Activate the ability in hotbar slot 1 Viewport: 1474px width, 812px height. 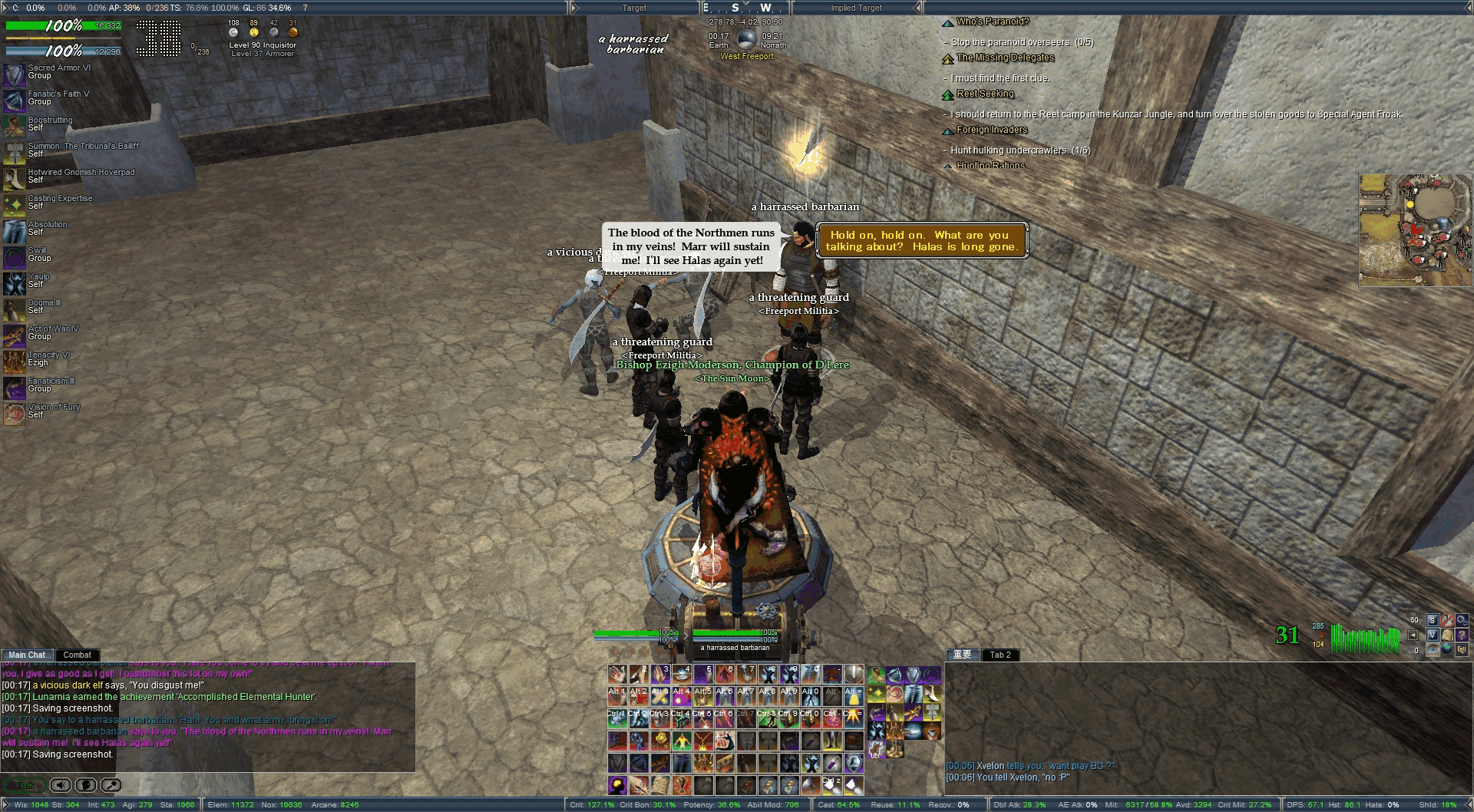click(617, 675)
